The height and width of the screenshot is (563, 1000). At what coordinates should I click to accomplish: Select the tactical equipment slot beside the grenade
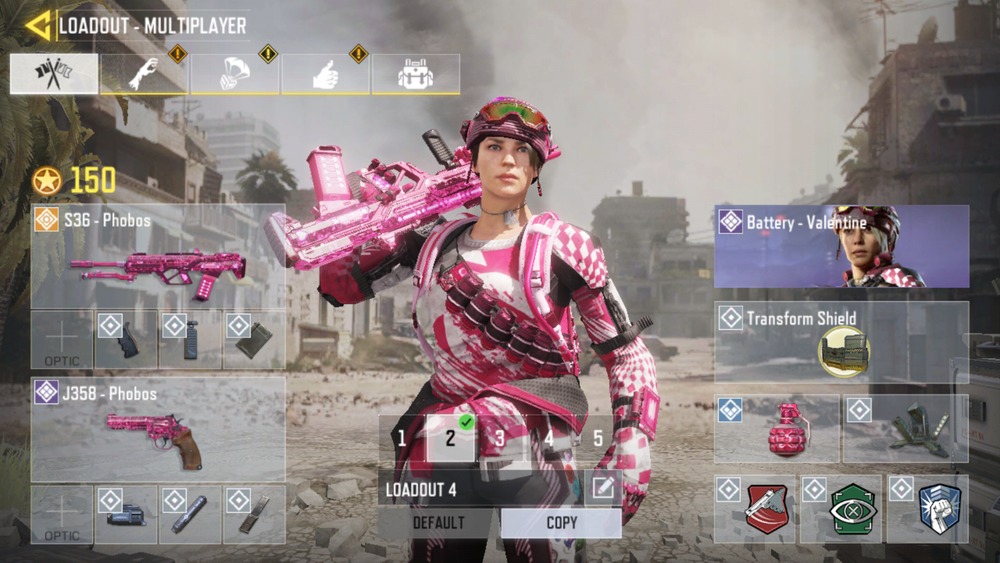pyautogui.click(x=905, y=428)
